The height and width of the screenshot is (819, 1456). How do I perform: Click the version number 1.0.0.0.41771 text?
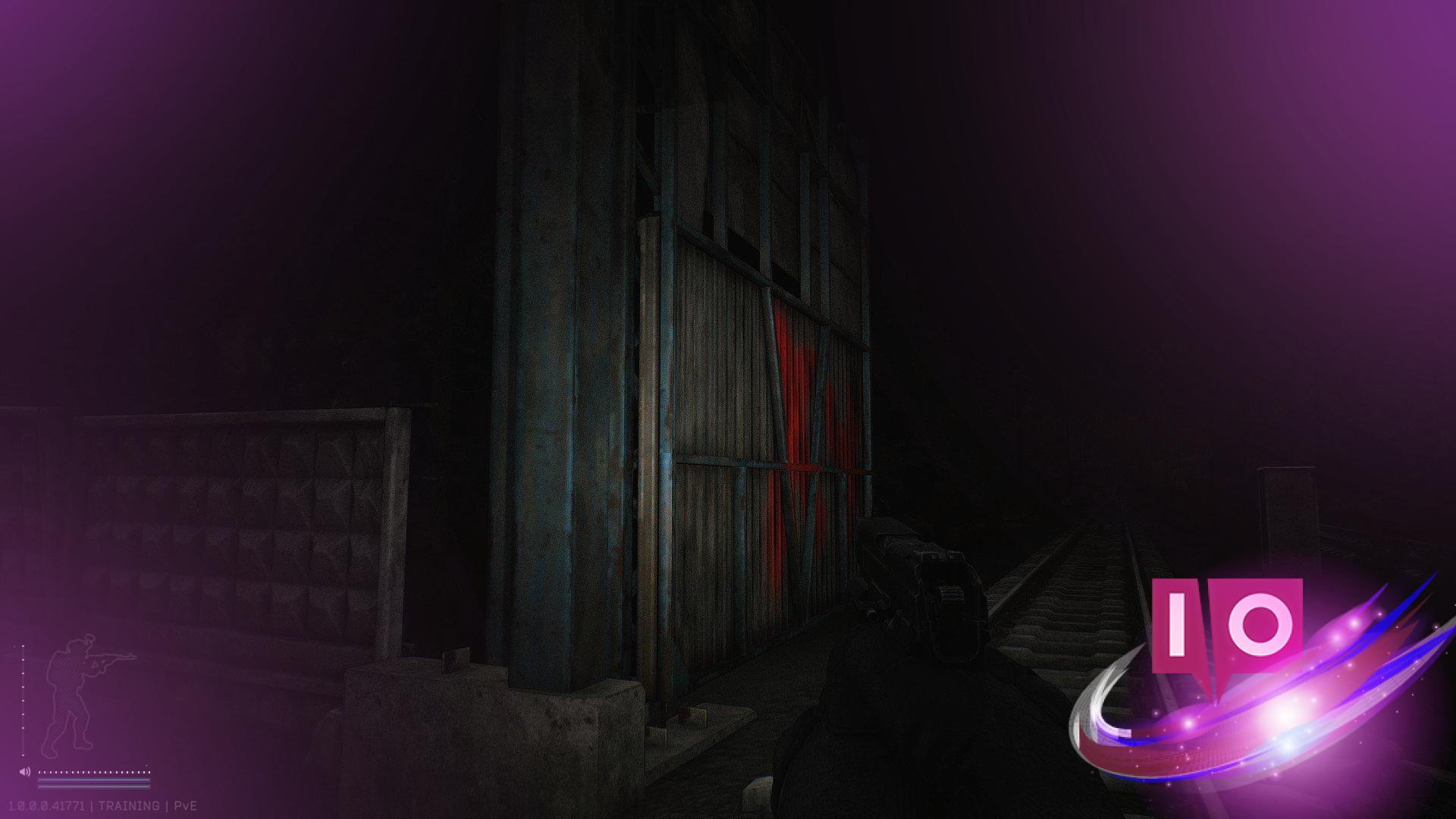47,805
